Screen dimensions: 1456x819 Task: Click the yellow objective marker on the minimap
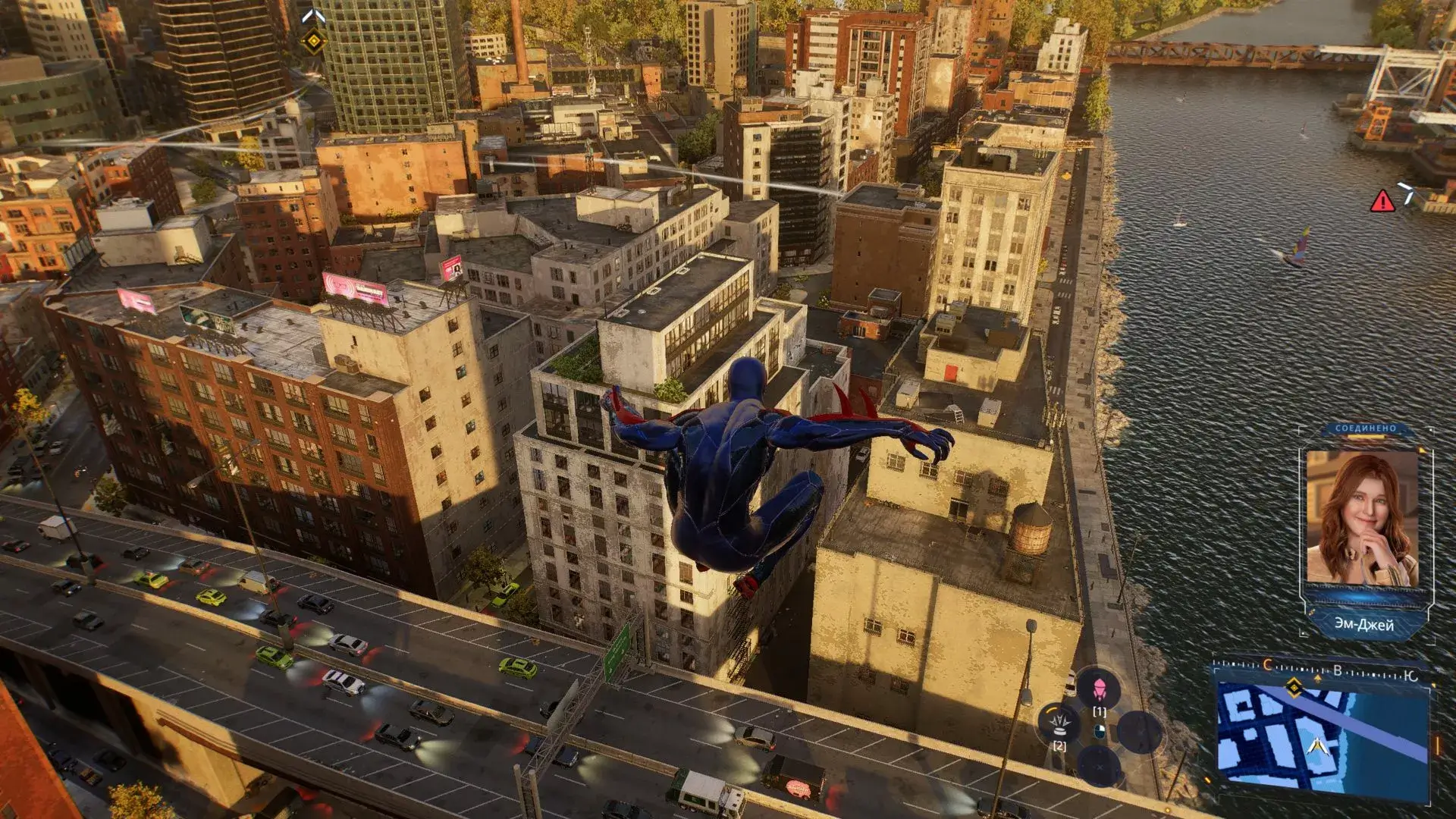click(x=1294, y=688)
